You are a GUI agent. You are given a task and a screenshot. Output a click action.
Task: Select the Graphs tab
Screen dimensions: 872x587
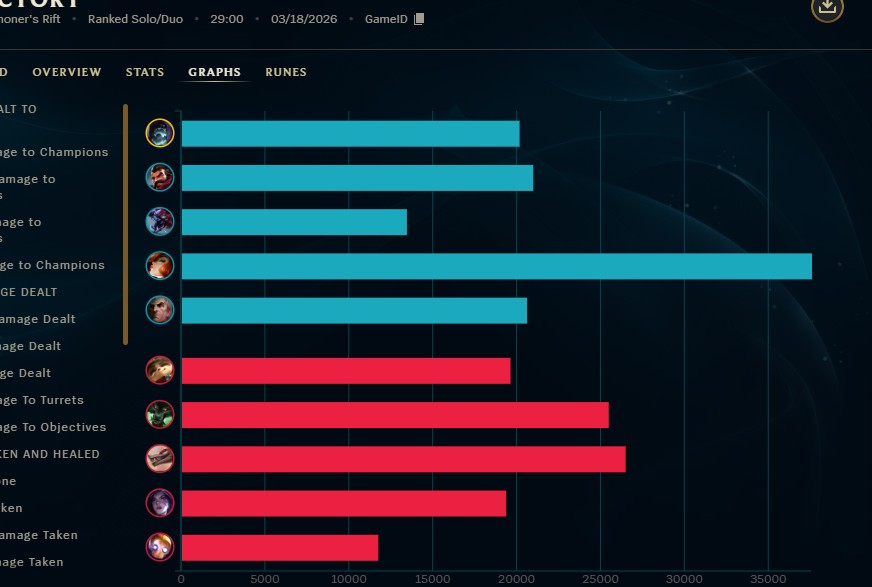[214, 72]
